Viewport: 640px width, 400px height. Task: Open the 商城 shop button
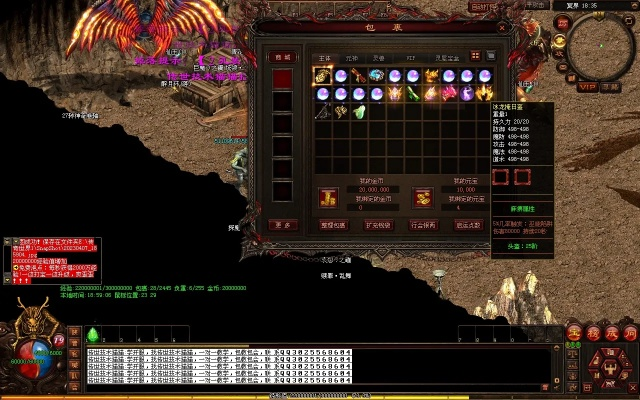coord(284,57)
